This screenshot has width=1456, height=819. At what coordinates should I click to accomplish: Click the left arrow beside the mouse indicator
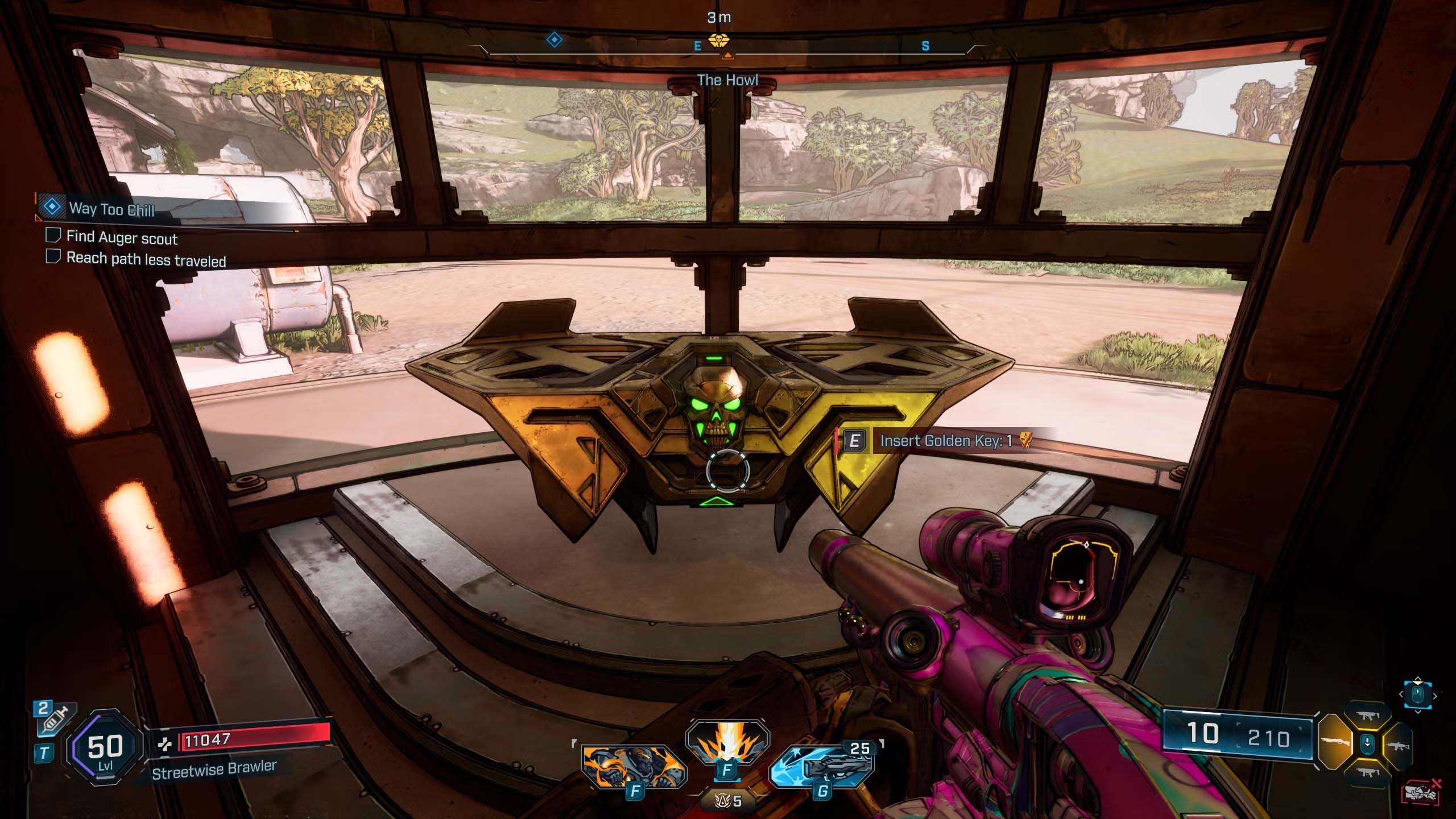tap(1401, 694)
